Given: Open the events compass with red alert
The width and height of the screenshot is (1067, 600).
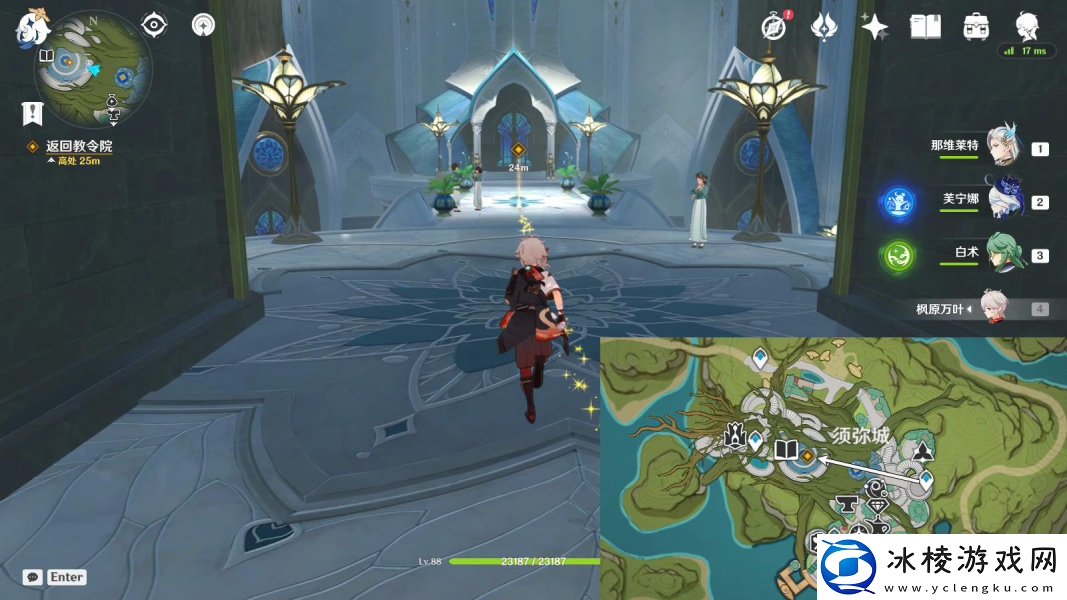Looking at the screenshot, I should tap(773, 27).
